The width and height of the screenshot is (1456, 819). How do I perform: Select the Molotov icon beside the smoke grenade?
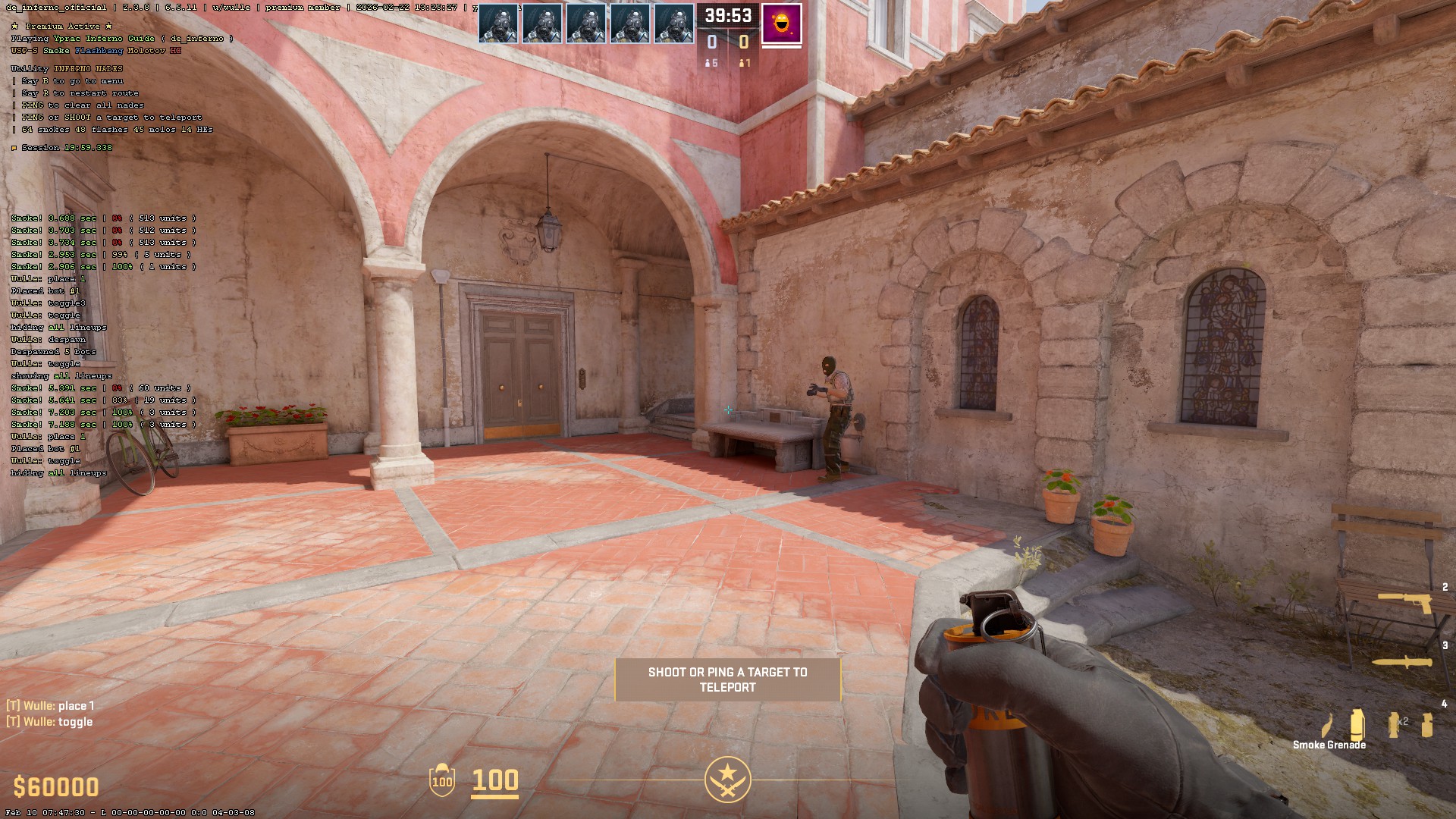(x=1328, y=725)
